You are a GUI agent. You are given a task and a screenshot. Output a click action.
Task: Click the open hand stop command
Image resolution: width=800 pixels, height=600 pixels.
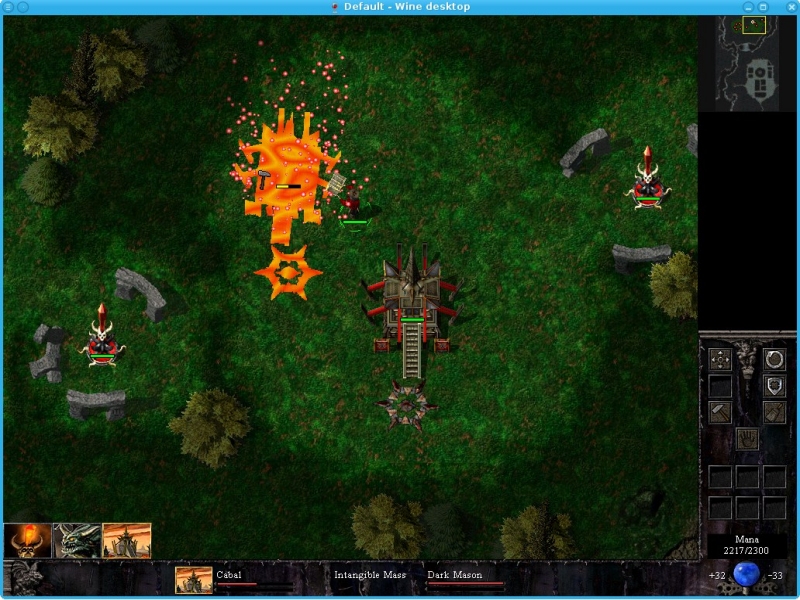(747, 438)
